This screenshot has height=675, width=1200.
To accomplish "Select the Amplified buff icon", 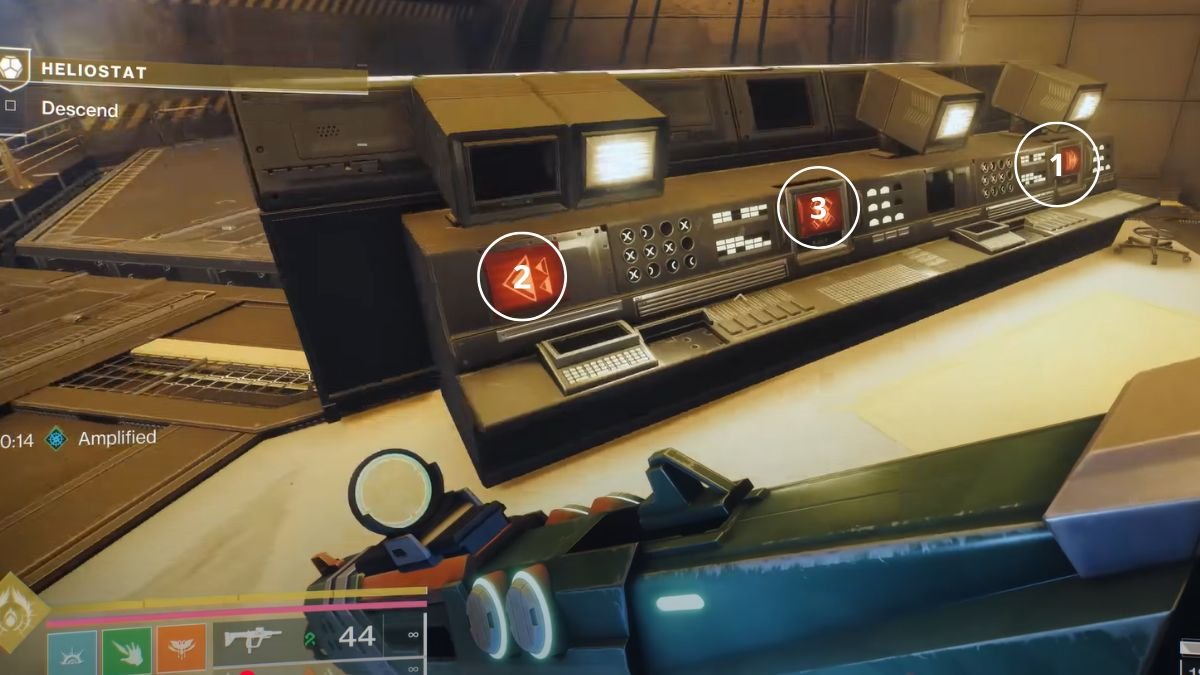I will coord(57,438).
